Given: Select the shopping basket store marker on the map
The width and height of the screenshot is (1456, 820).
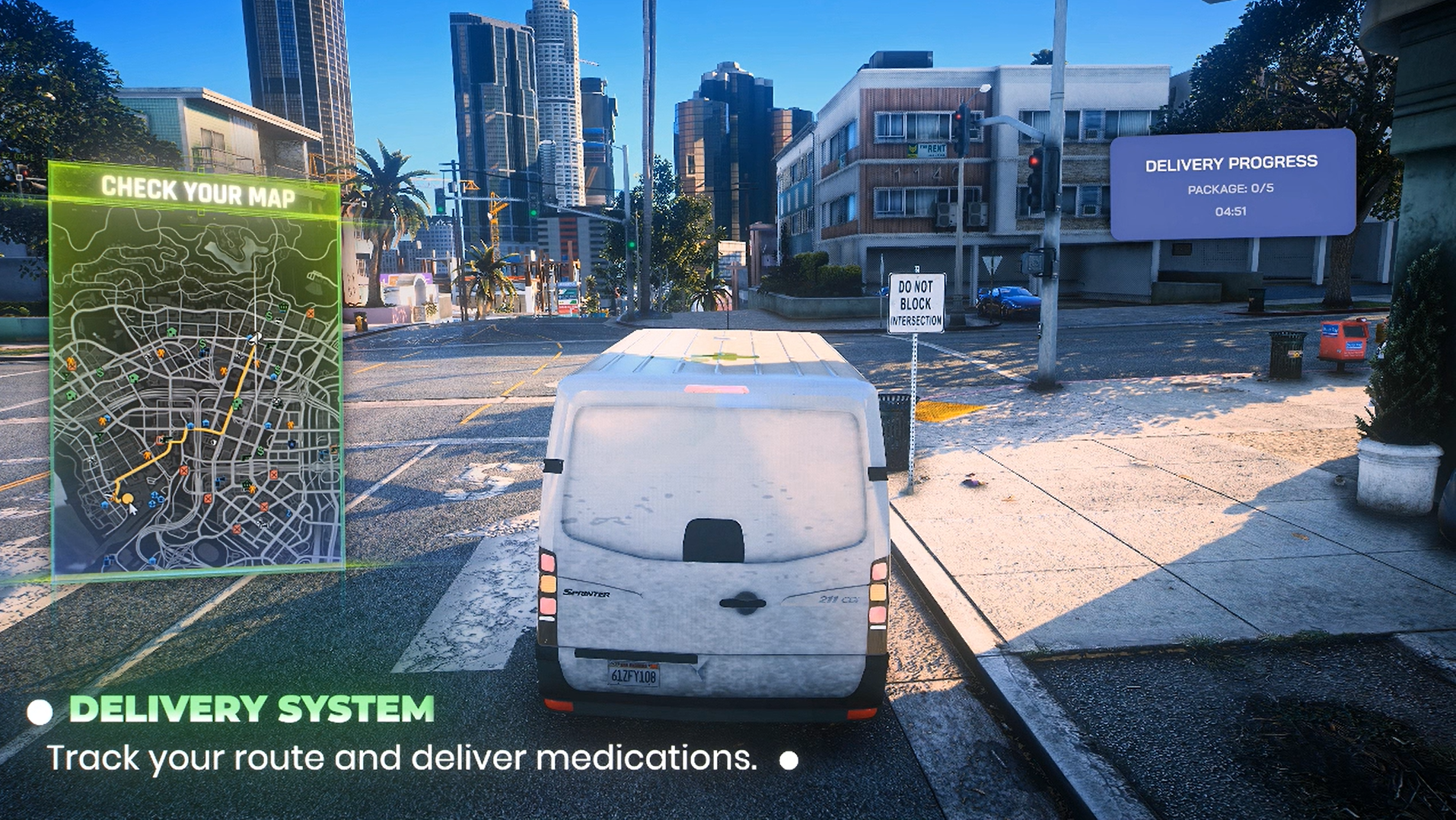Looking at the screenshot, I should 283,308.
